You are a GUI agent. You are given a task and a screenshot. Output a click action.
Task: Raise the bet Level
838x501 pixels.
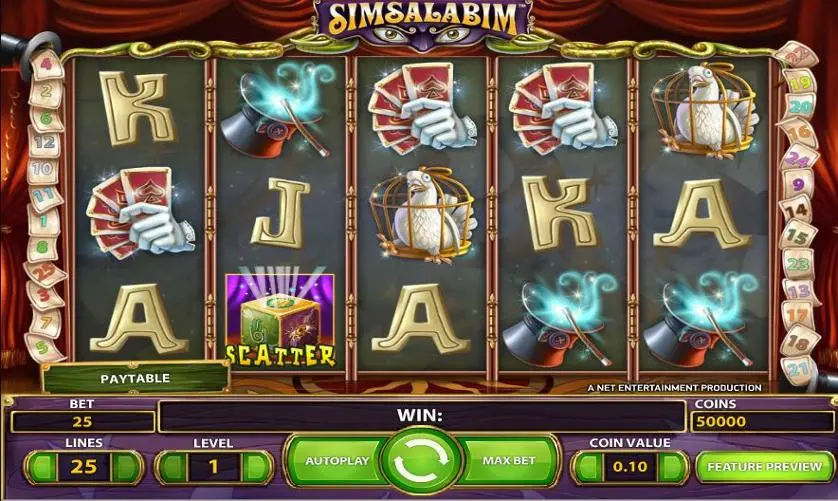pyautogui.click(x=259, y=467)
